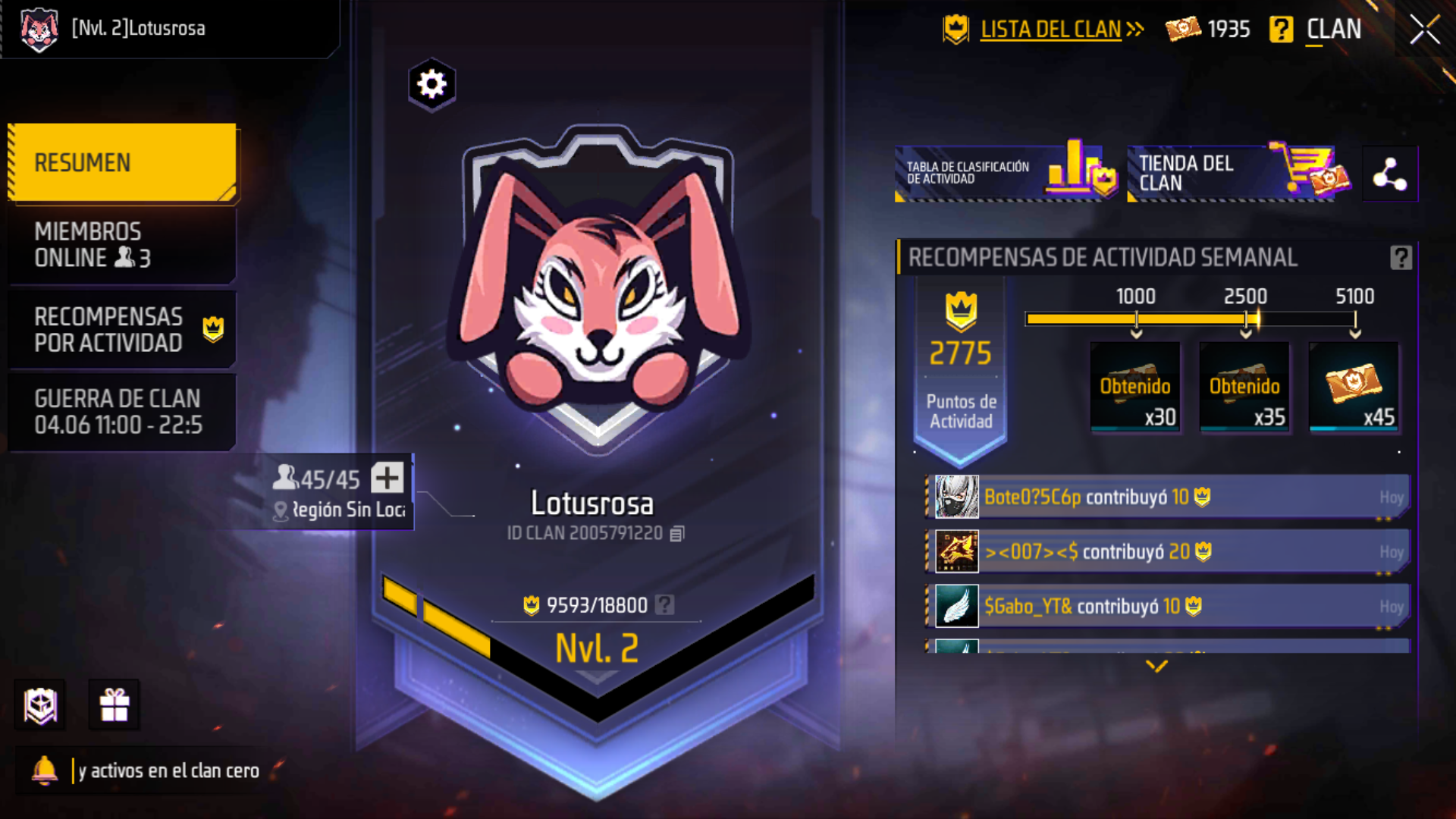This screenshot has width=1456, height=819.
Task: Close the clan screen
Action: pyautogui.click(x=1424, y=30)
